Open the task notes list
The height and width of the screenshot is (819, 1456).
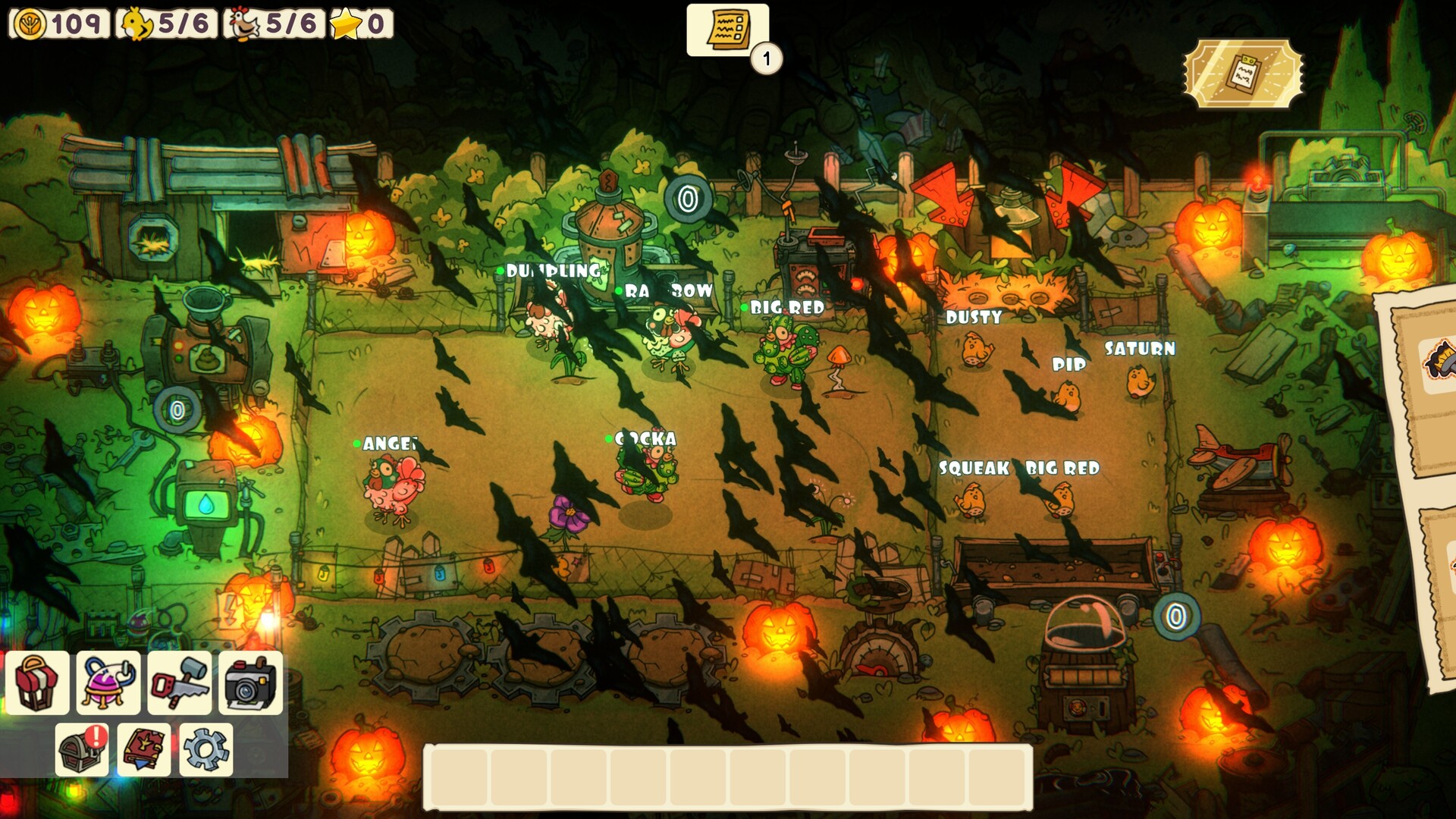pos(727,30)
